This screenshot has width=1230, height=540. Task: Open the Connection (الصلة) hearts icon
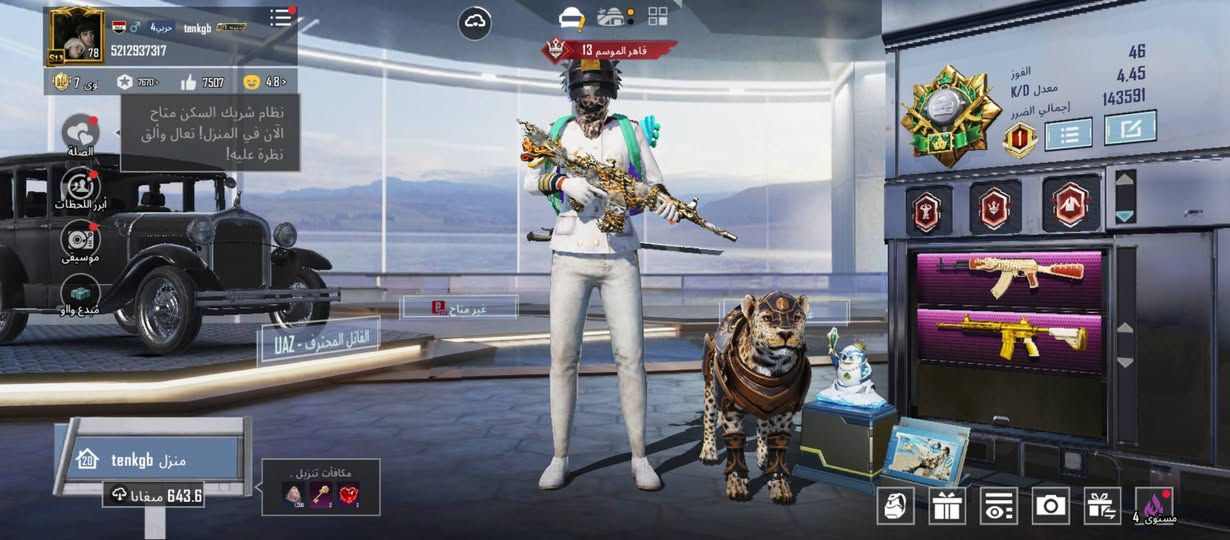(x=80, y=134)
